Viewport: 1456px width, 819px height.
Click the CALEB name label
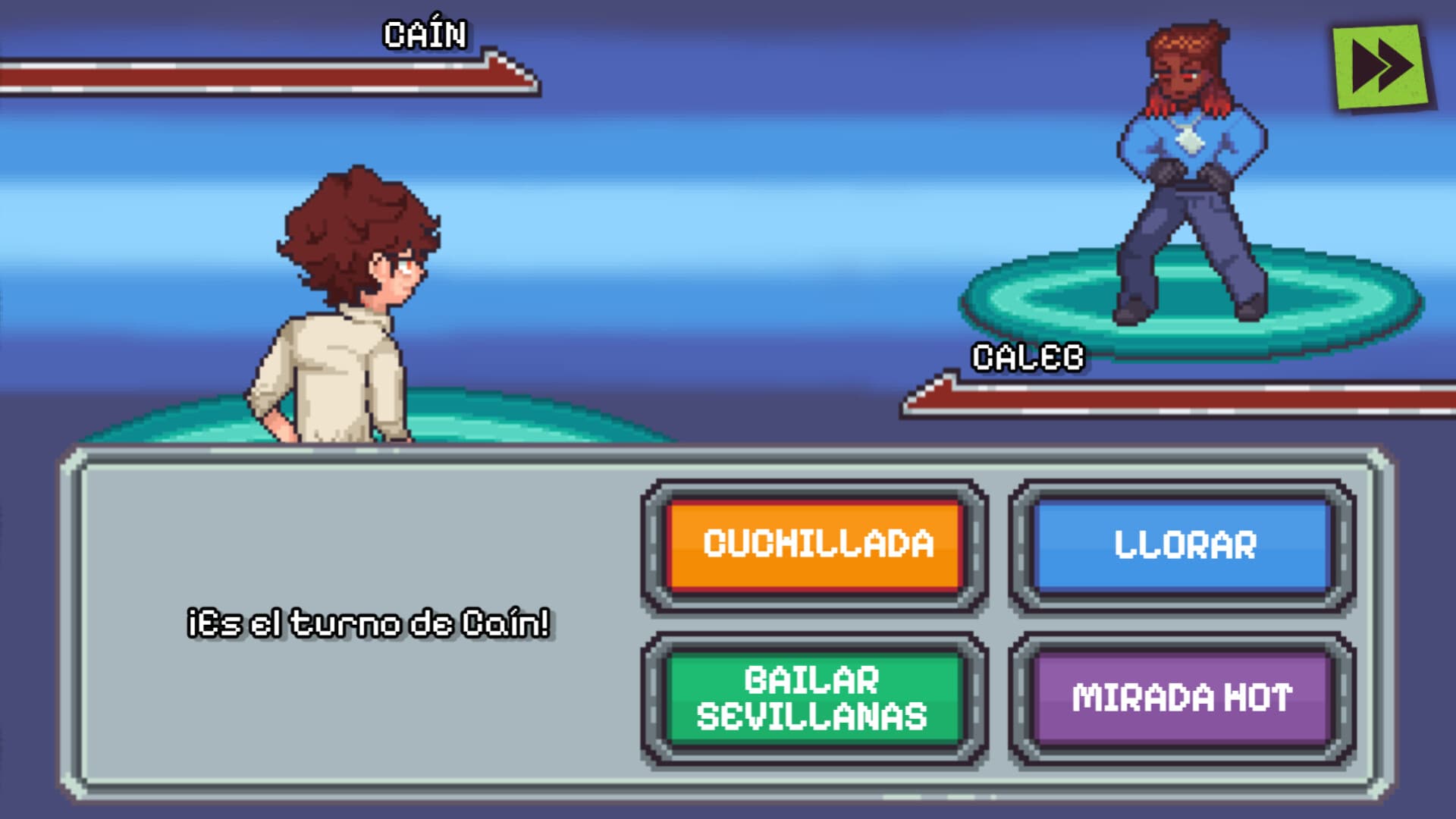pyautogui.click(x=1026, y=354)
